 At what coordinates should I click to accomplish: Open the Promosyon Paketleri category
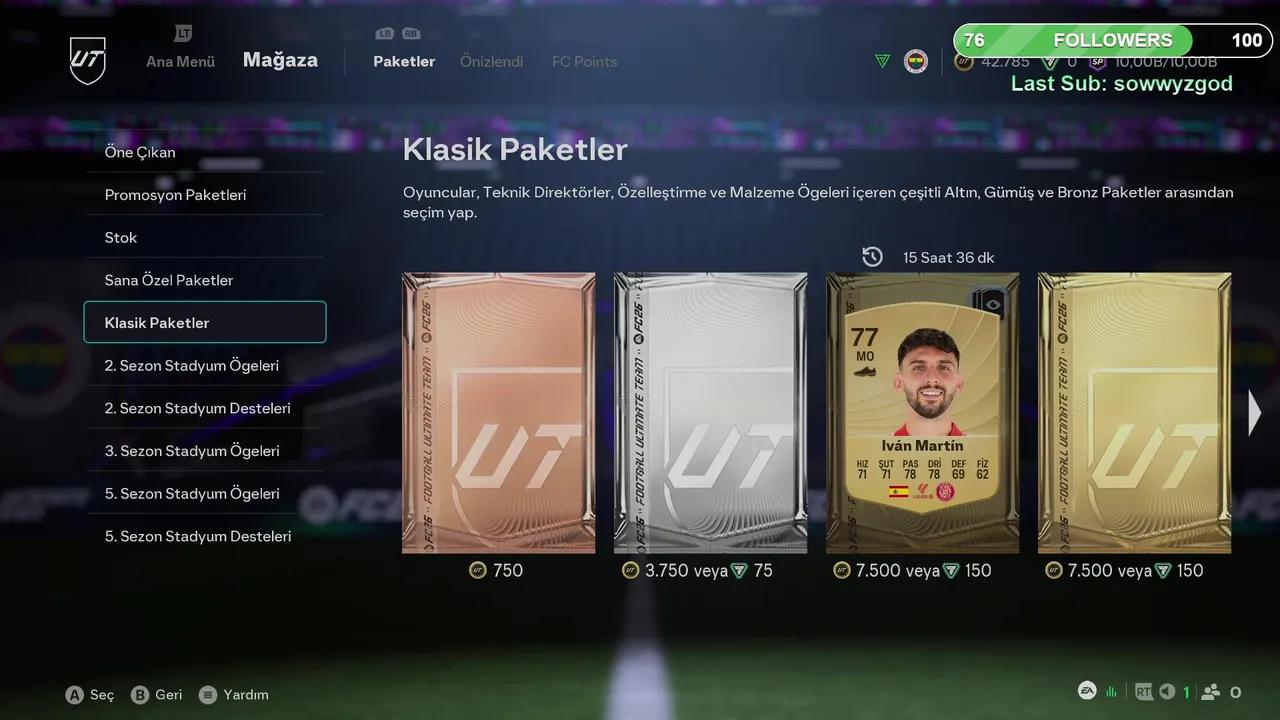175,194
